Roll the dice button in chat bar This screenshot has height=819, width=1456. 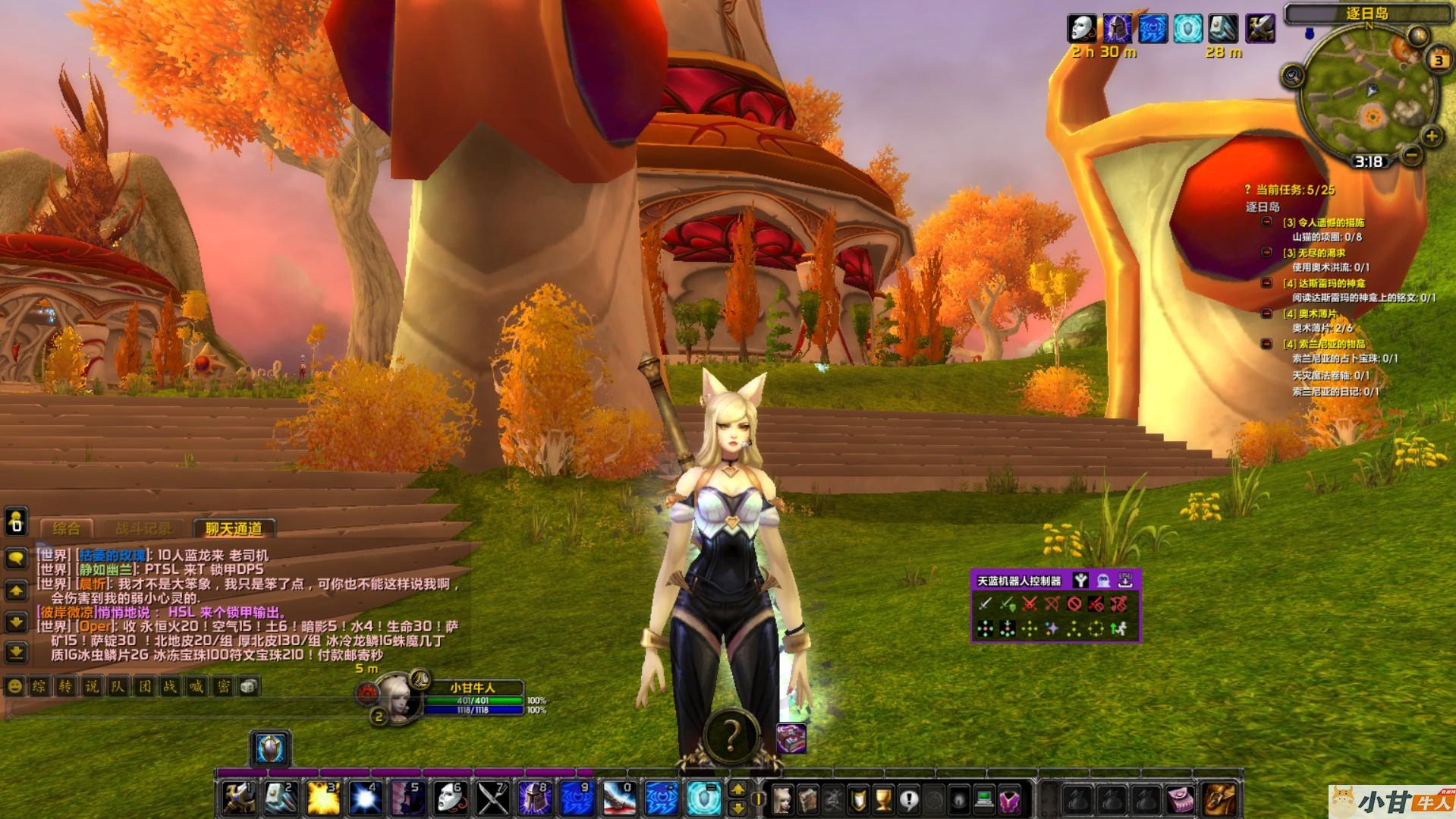point(248,687)
